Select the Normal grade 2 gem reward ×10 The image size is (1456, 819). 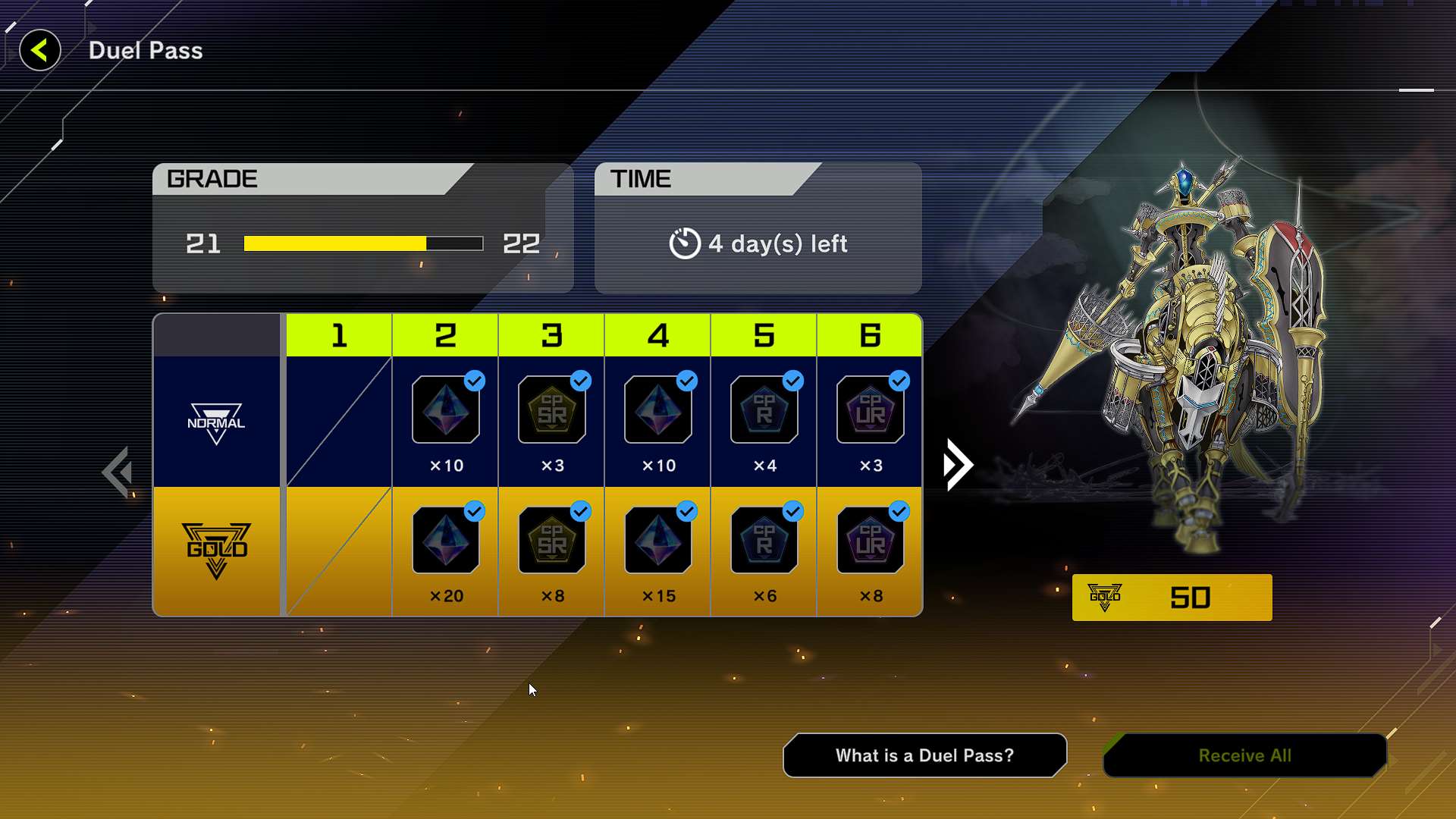click(x=446, y=410)
